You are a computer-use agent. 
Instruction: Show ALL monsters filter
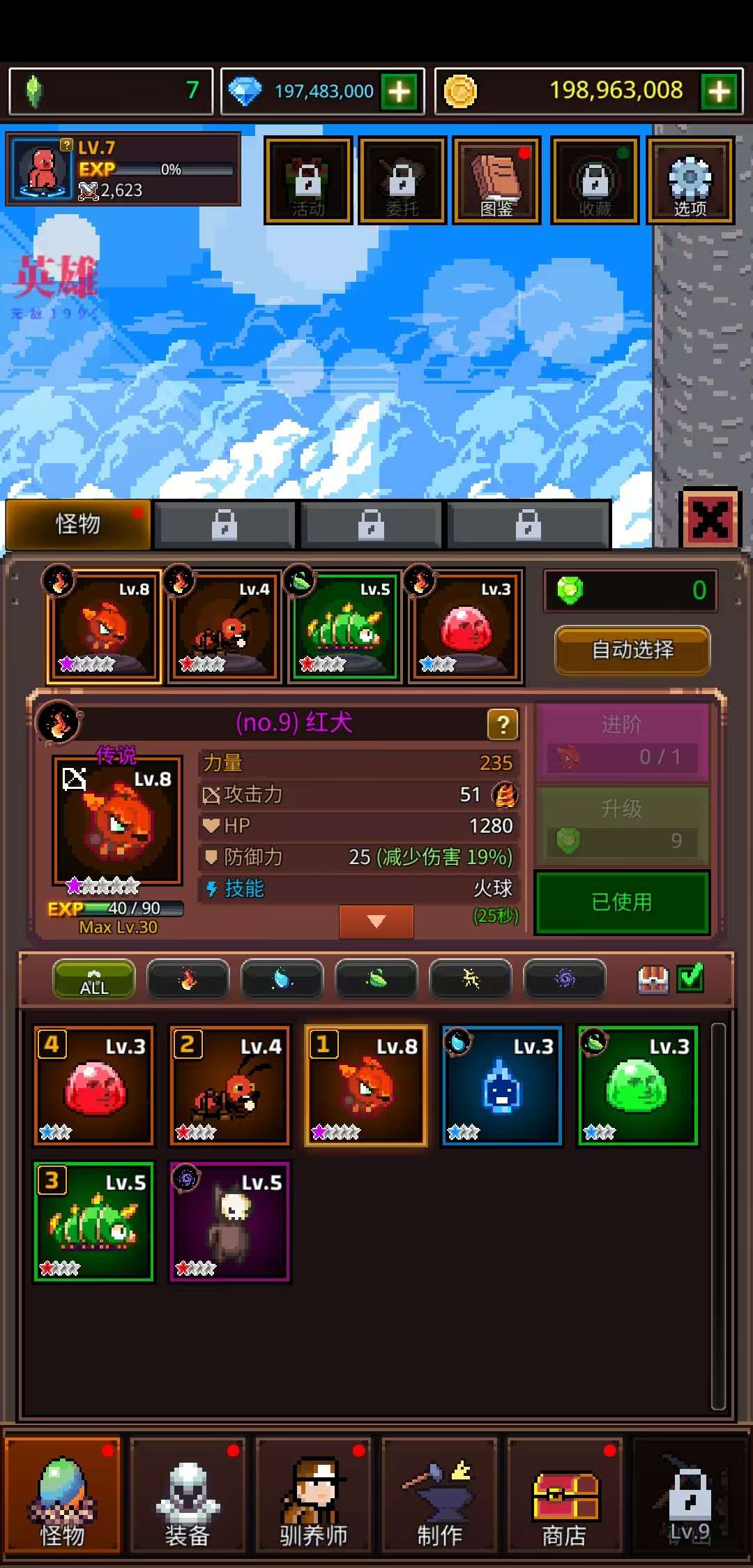94,979
